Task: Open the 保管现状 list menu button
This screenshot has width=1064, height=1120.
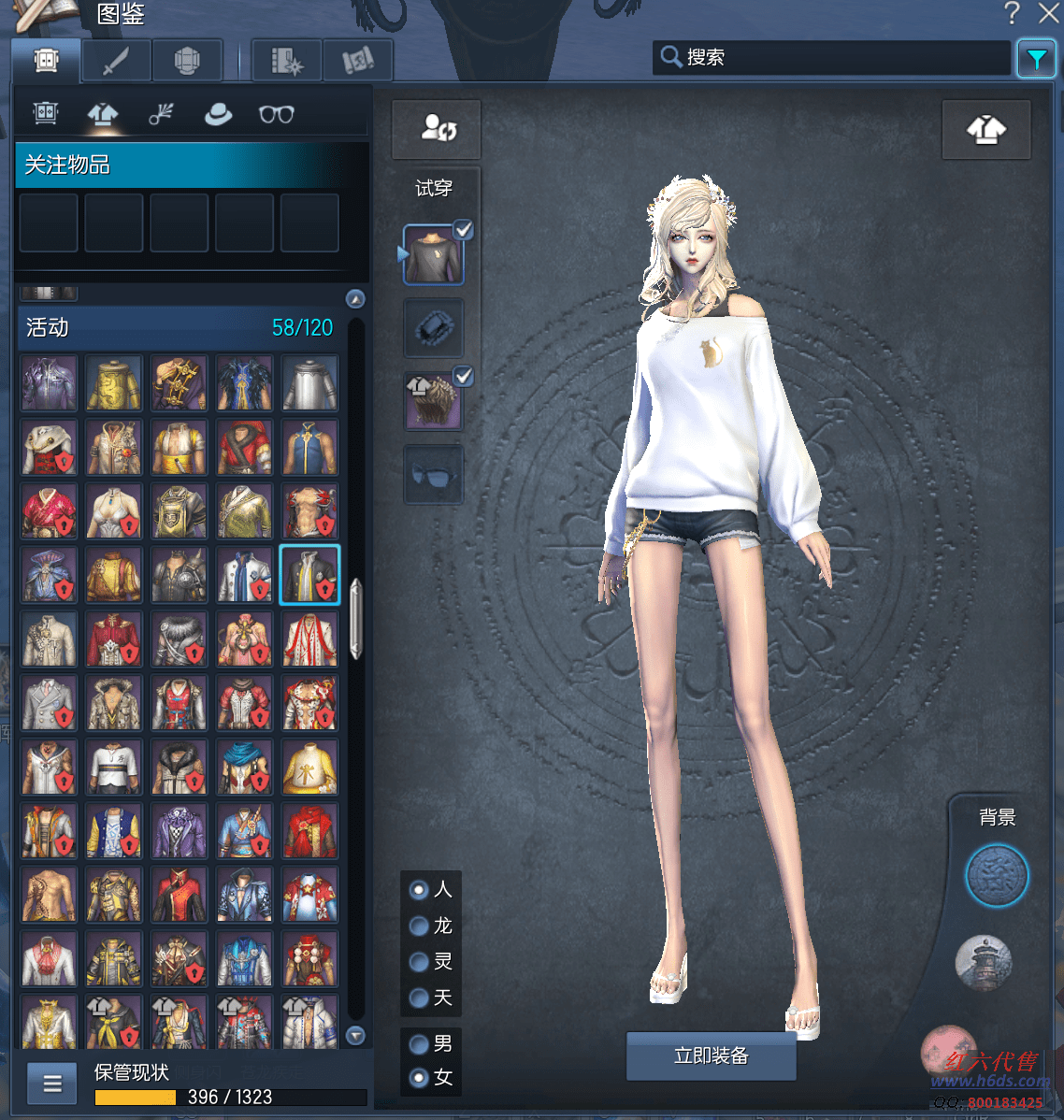Action: point(52,1084)
